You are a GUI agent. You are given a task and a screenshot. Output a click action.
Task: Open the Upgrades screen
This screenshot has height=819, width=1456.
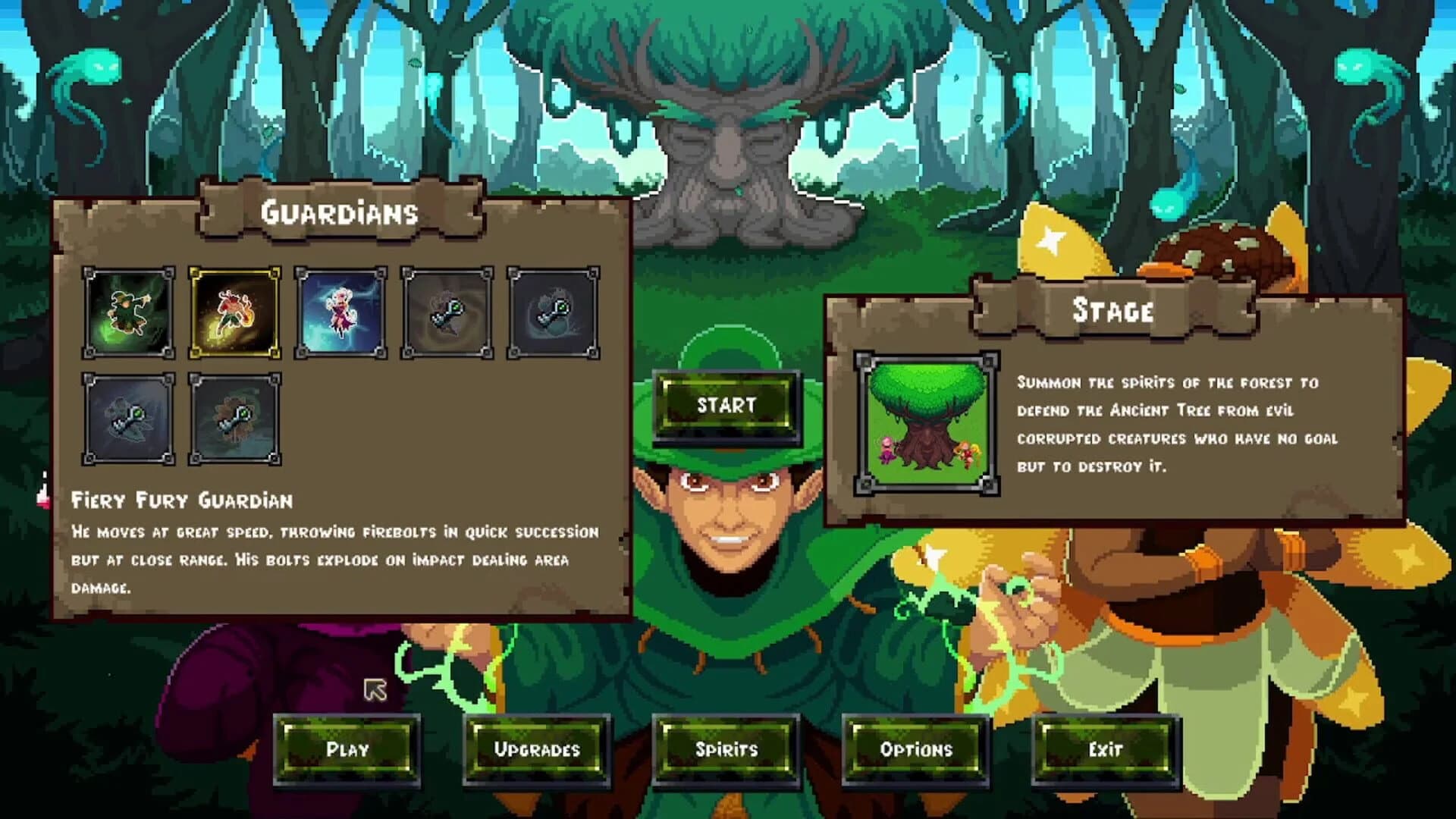click(x=540, y=750)
